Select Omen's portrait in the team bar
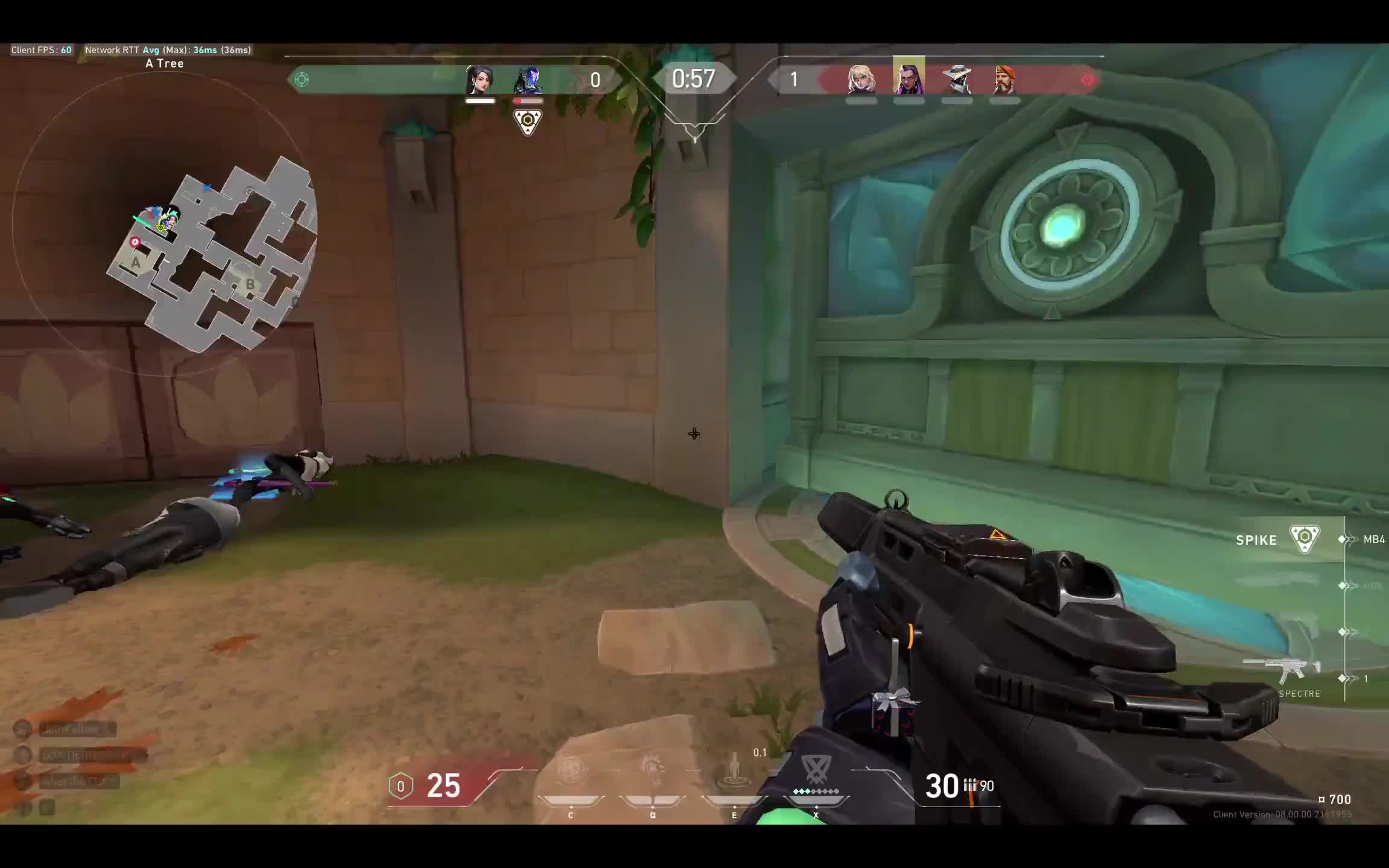 [528, 80]
